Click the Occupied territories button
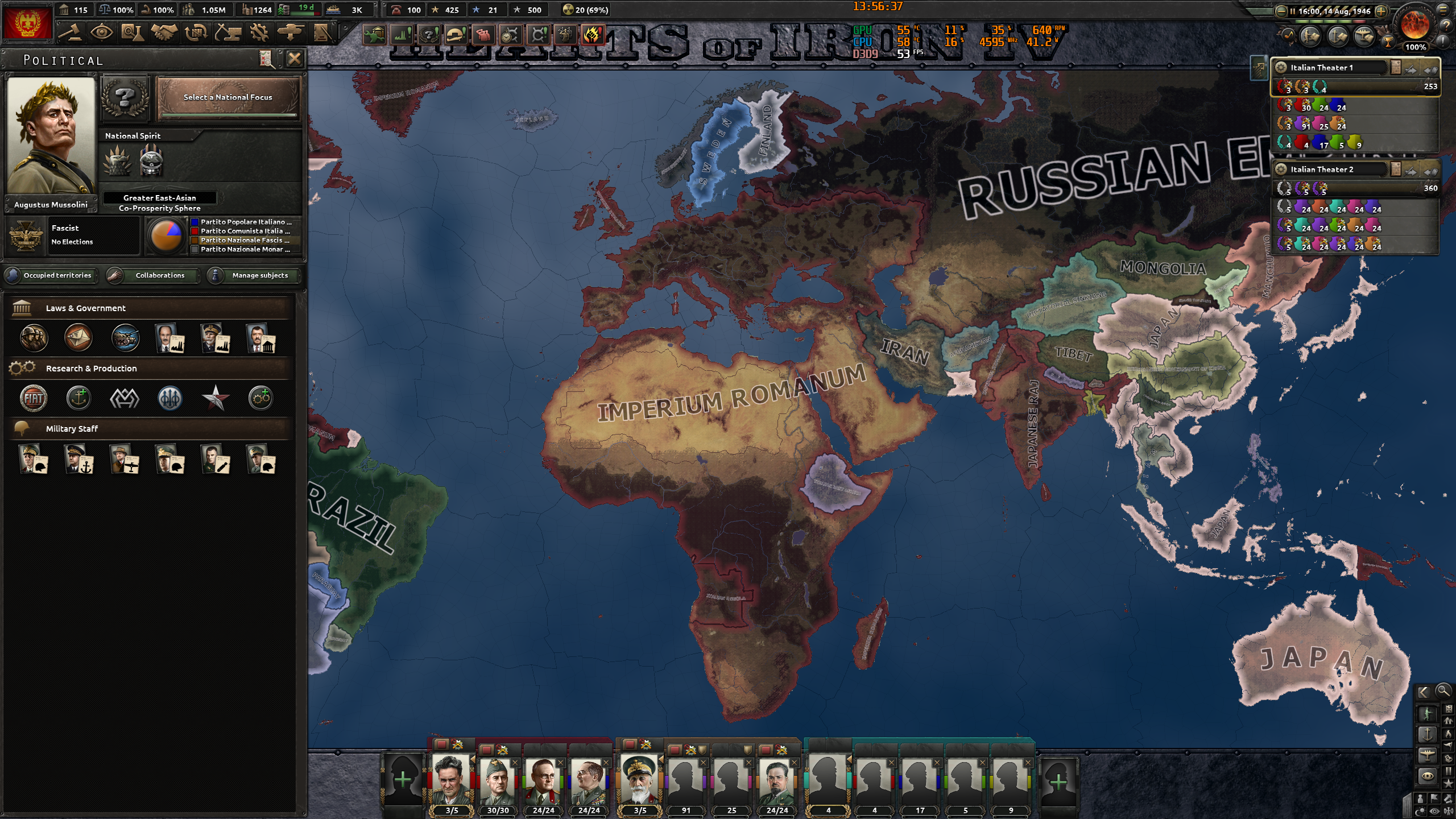Viewport: 1456px width, 819px height. point(51,275)
